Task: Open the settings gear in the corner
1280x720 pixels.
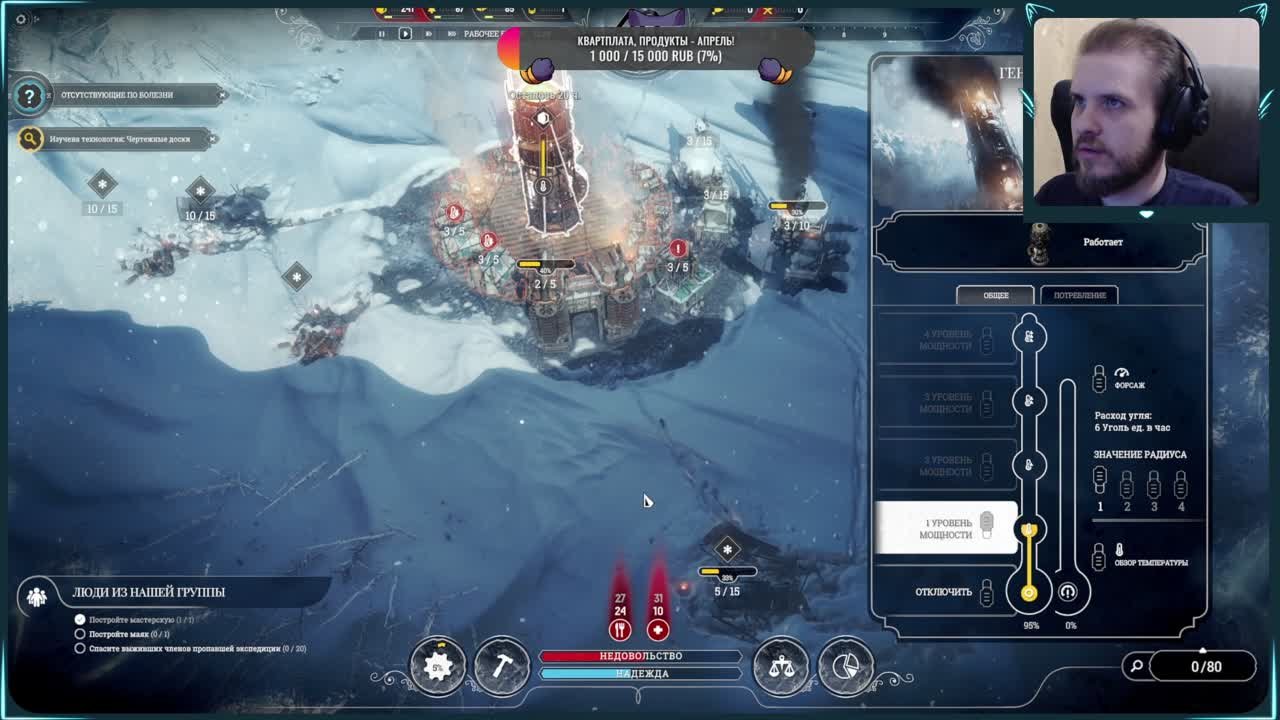Action: click(21, 19)
